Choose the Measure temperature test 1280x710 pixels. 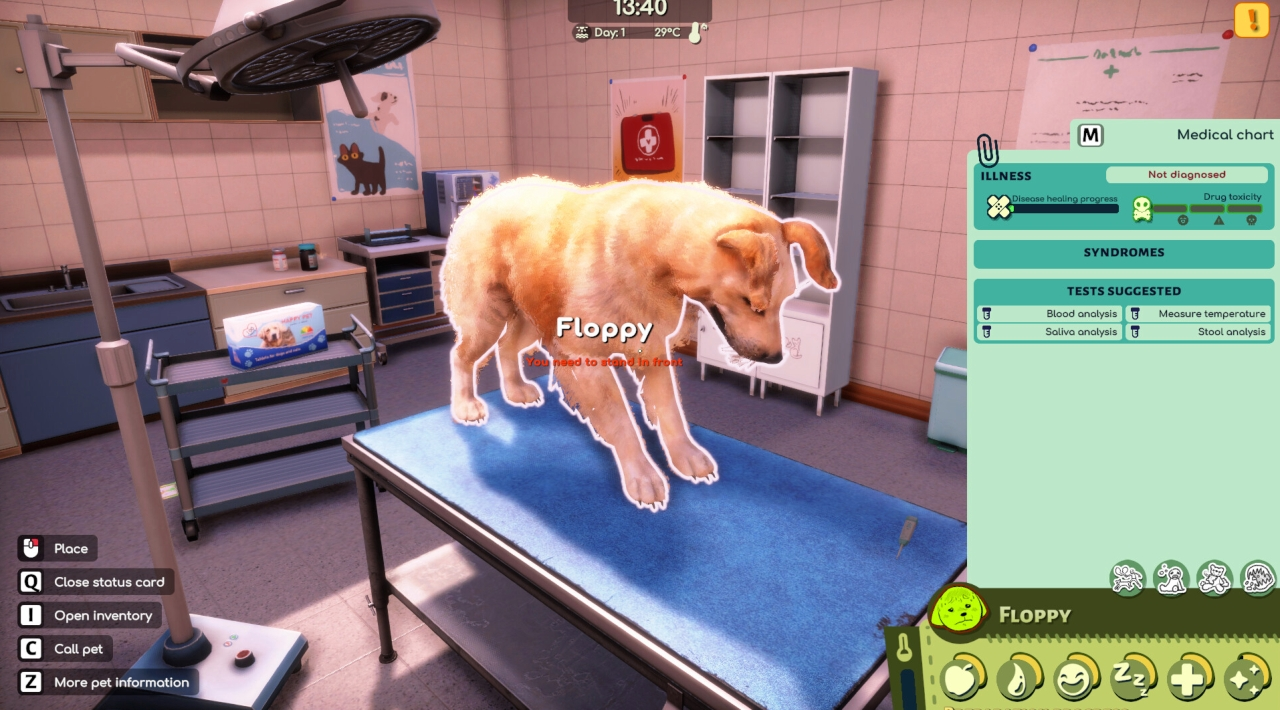[x=1199, y=314]
